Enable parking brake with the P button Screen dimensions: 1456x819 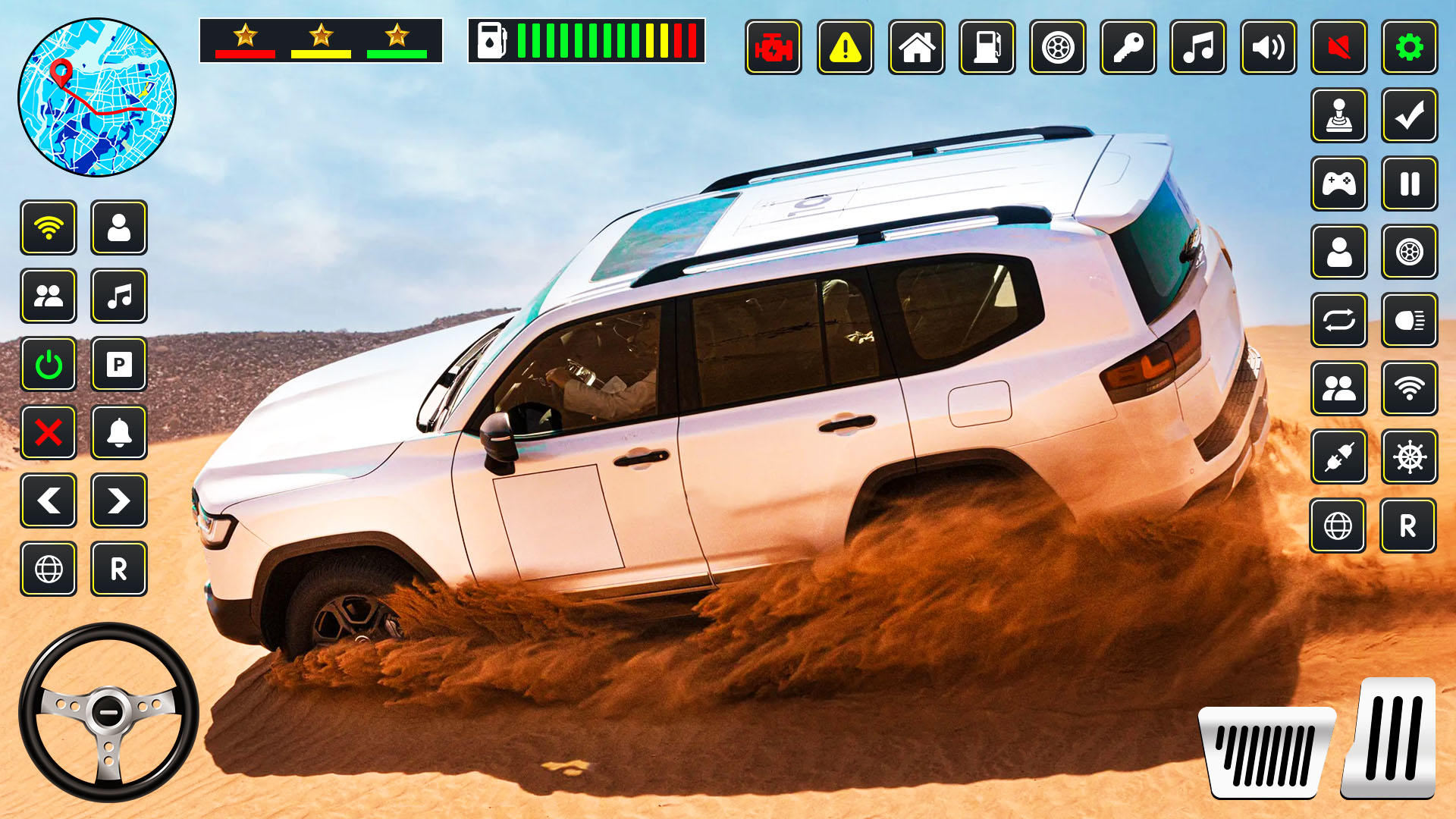pos(119,366)
